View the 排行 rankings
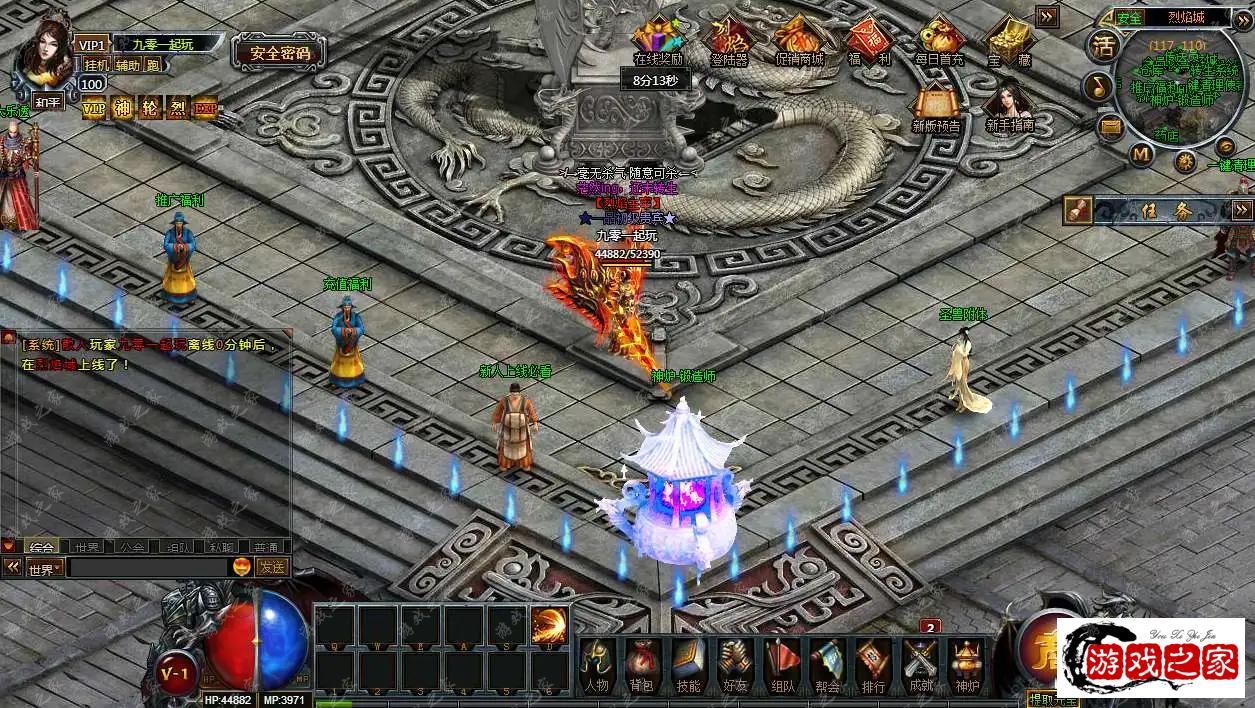Image resolution: width=1255 pixels, height=708 pixels. 873,664
